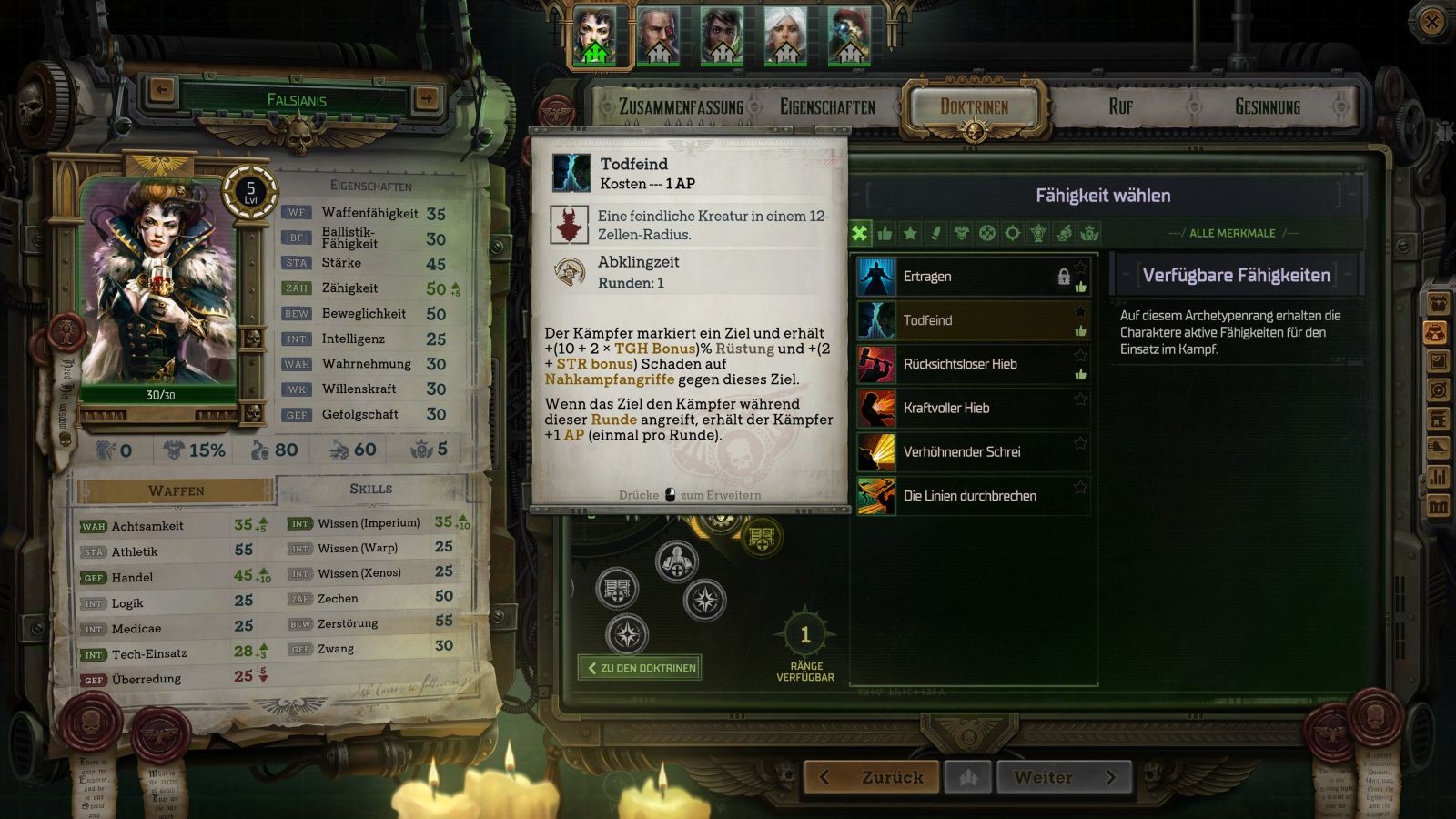Screen dimensions: 1456x819
Task: Go back via Zu den Doktrinen button
Action: click(641, 668)
